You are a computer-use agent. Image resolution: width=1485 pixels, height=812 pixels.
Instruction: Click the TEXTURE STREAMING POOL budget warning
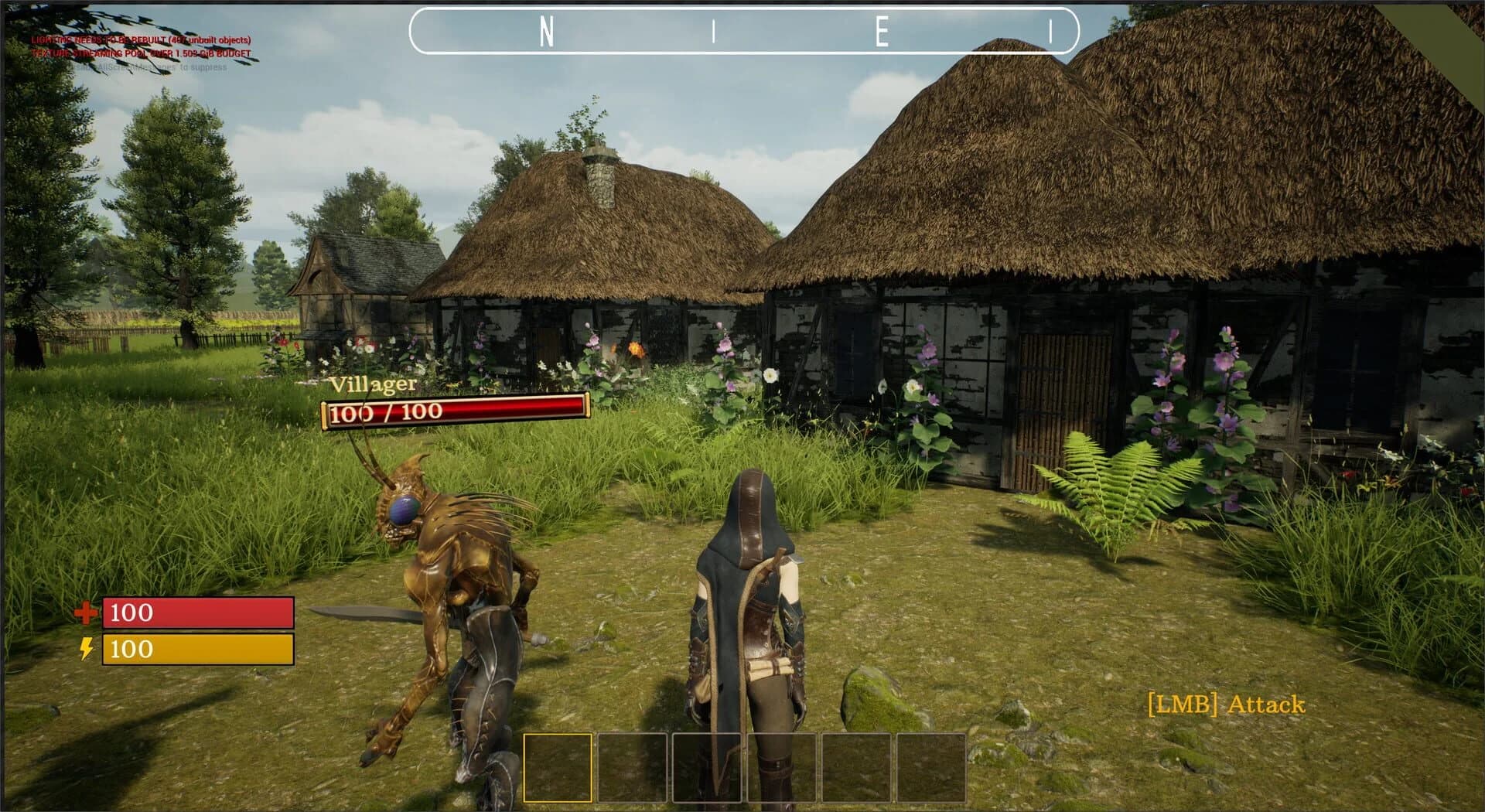click(142, 54)
